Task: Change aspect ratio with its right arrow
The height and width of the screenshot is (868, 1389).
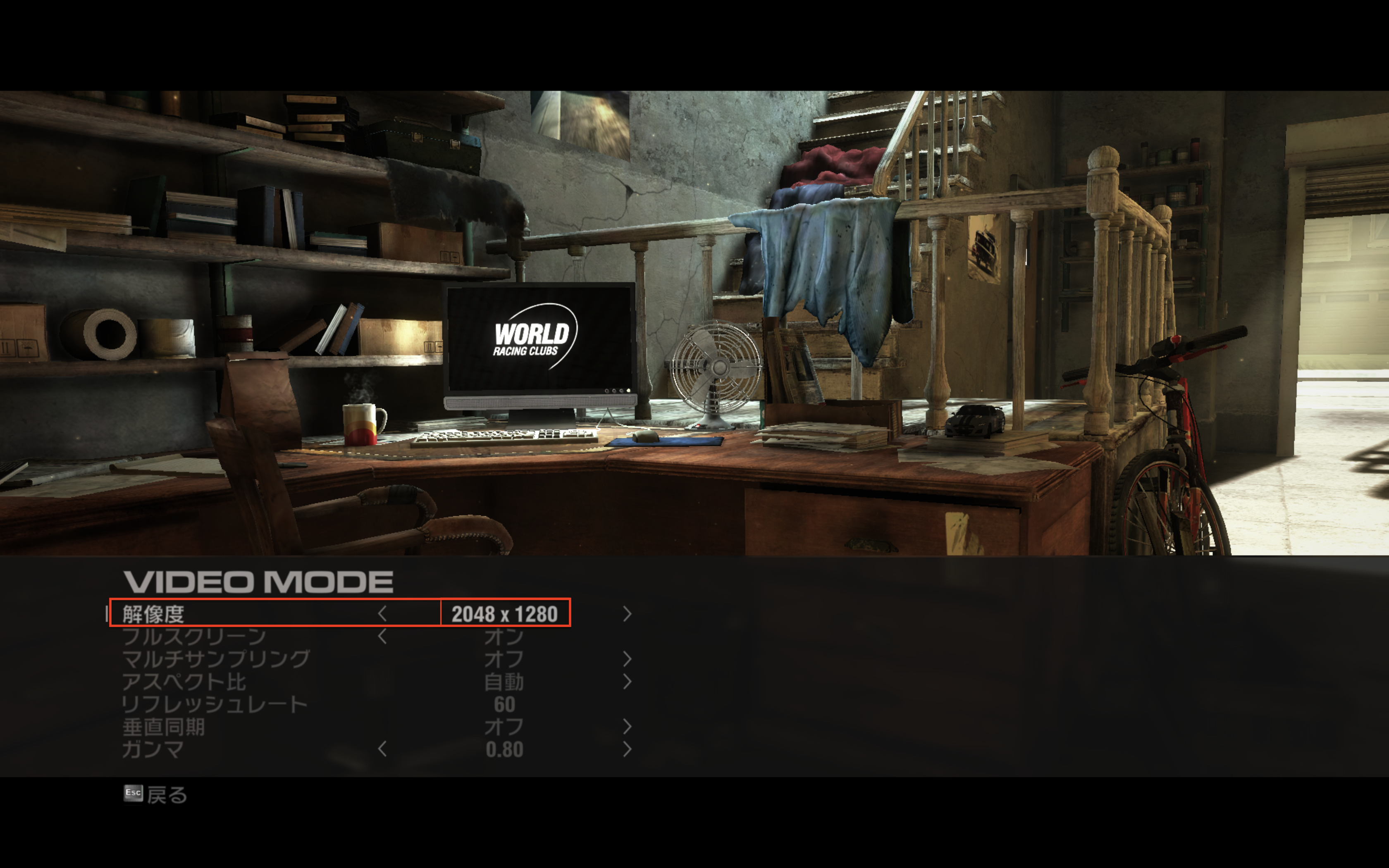Action: pos(627,682)
